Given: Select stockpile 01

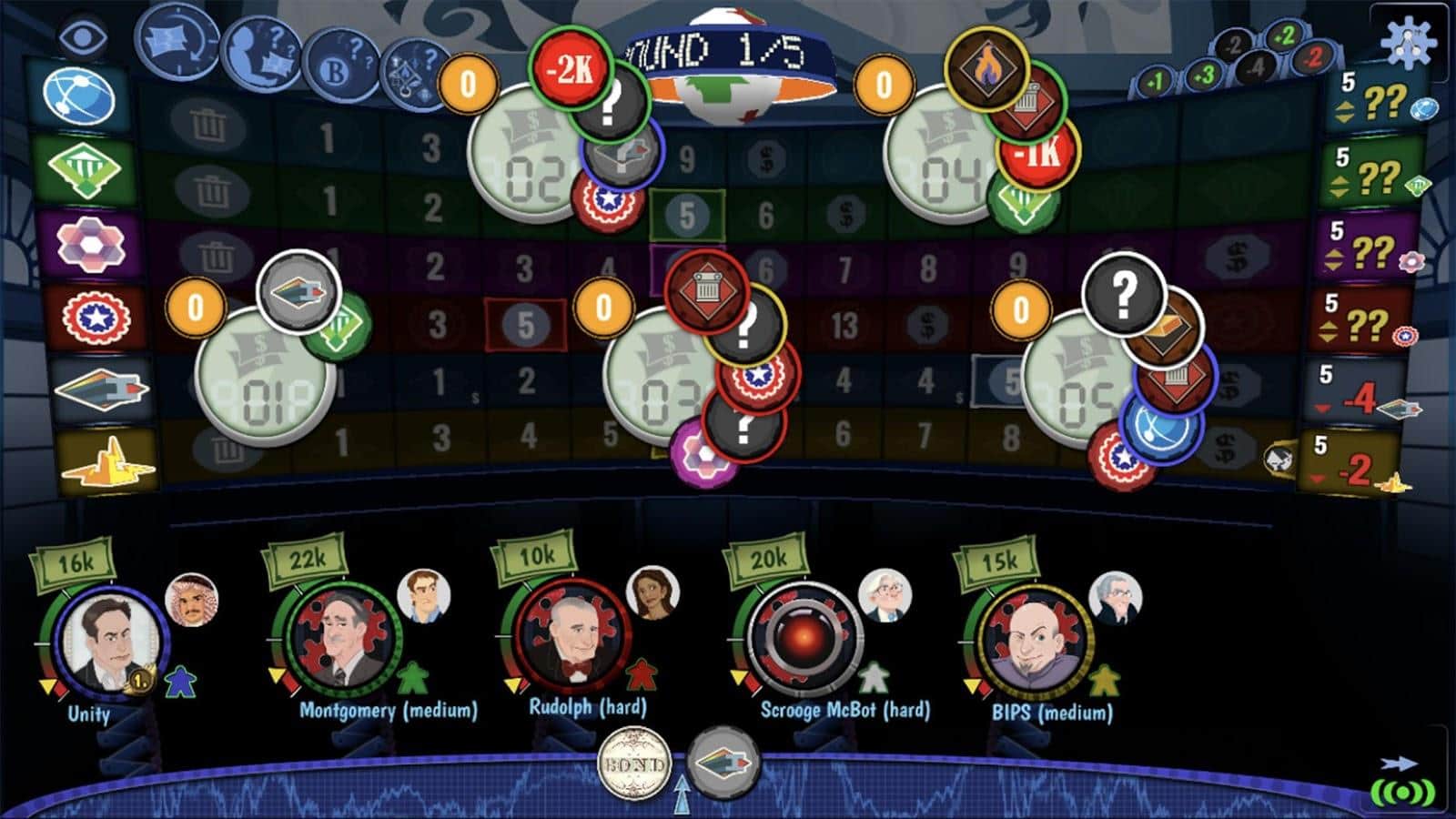Looking at the screenshot, I should coord(264,380).
